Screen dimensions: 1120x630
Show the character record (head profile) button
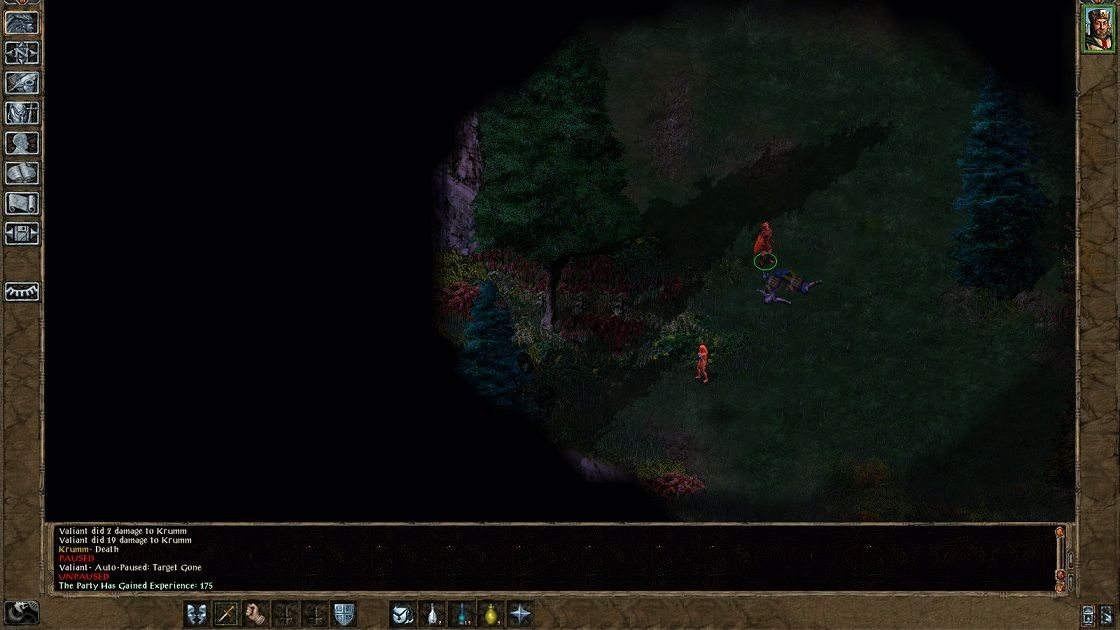pos(22,143)
